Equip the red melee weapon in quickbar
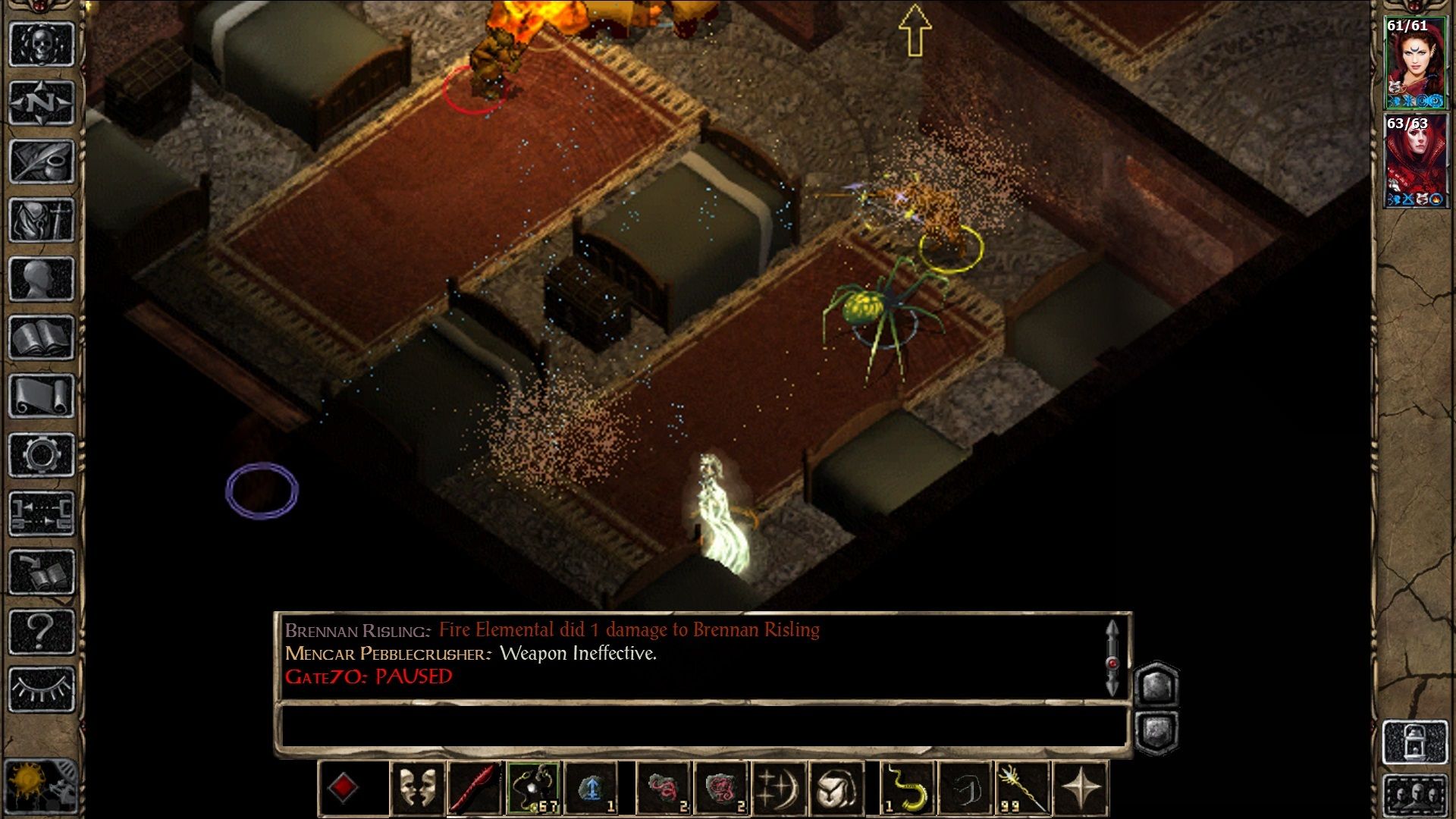Image resolution: width=1456 pixels, height=819 pixels. pos(472,789)
